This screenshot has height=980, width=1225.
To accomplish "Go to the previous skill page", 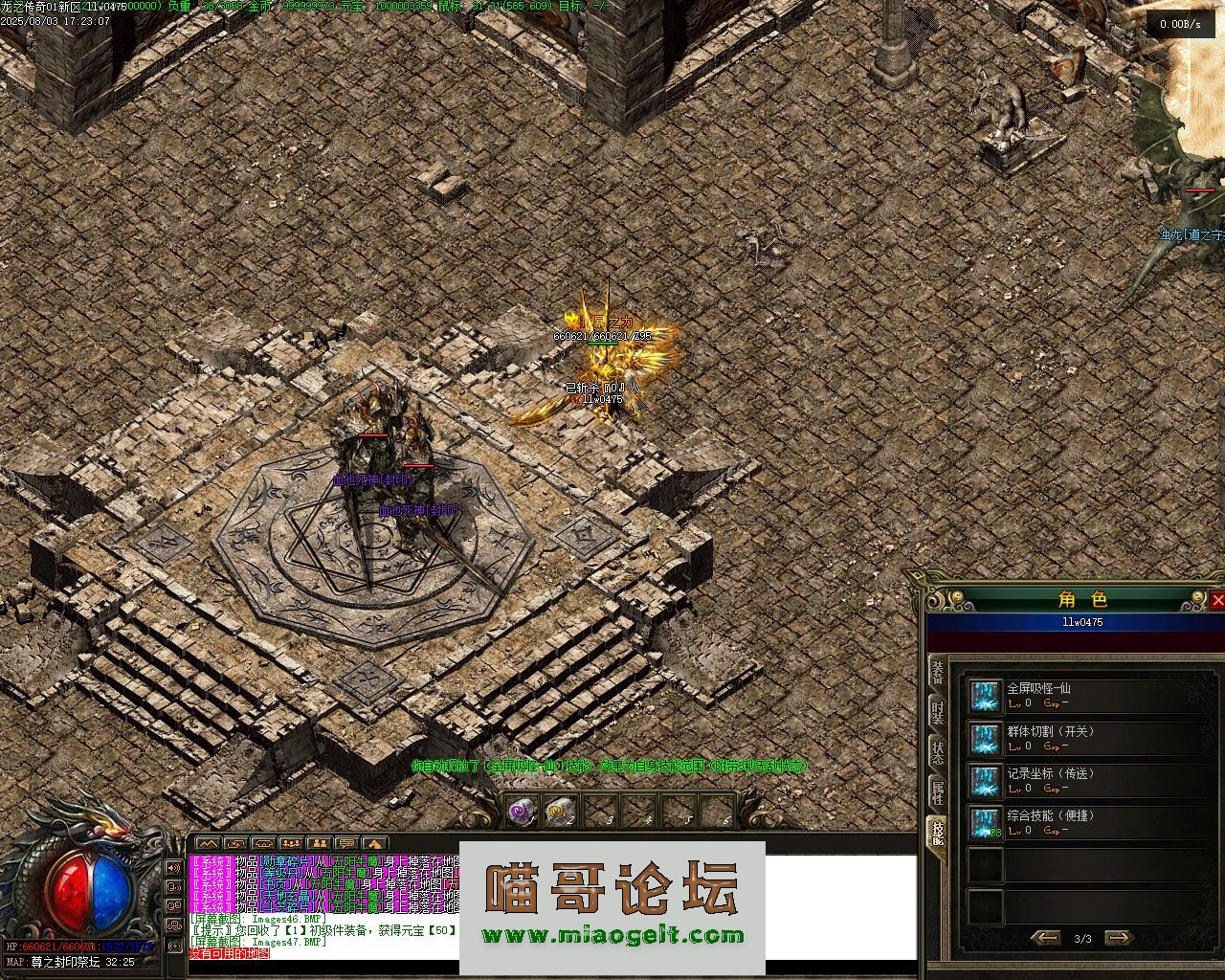I will [1045, 938].
